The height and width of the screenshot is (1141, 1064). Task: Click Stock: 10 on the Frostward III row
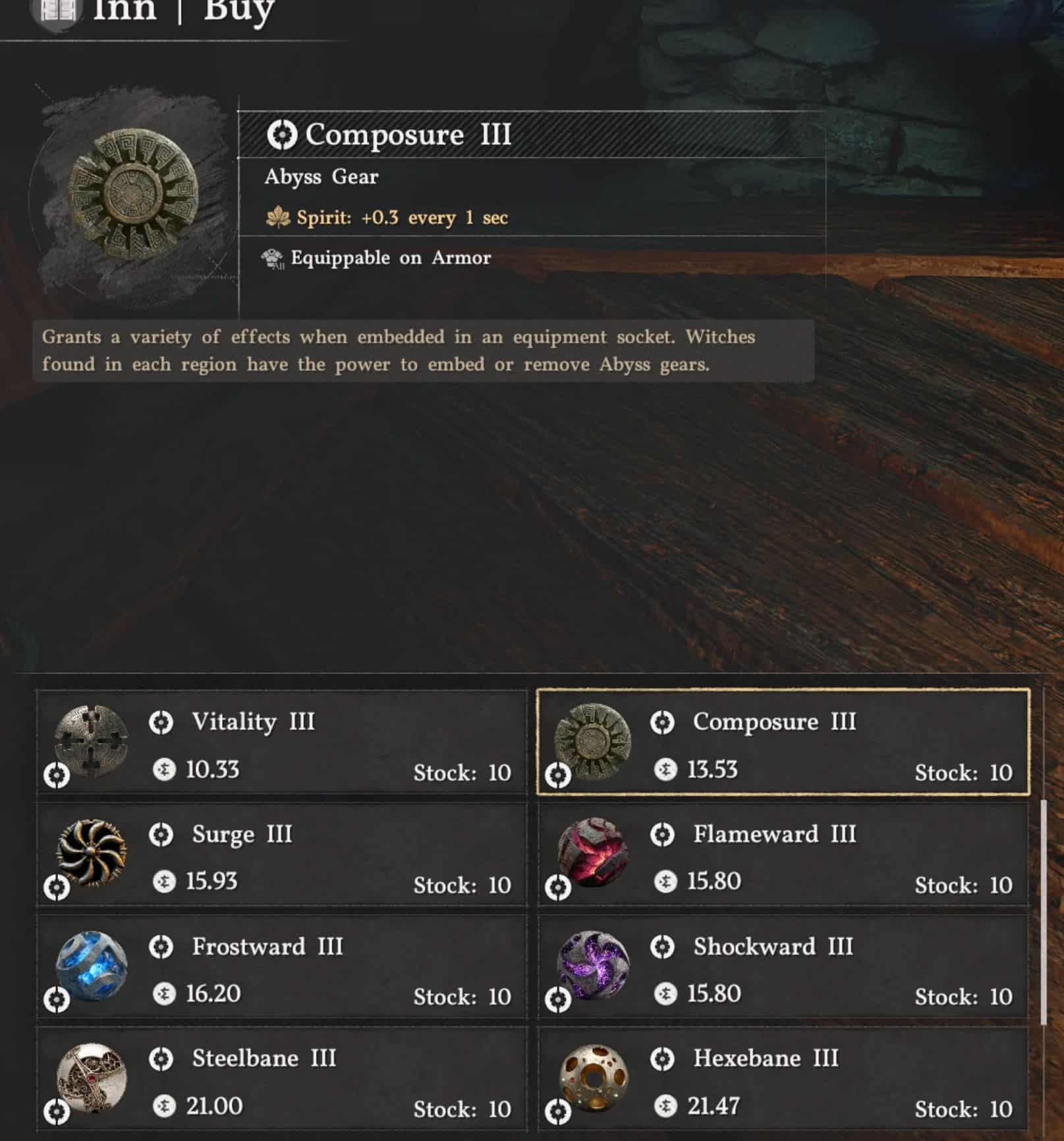[462, 995]
